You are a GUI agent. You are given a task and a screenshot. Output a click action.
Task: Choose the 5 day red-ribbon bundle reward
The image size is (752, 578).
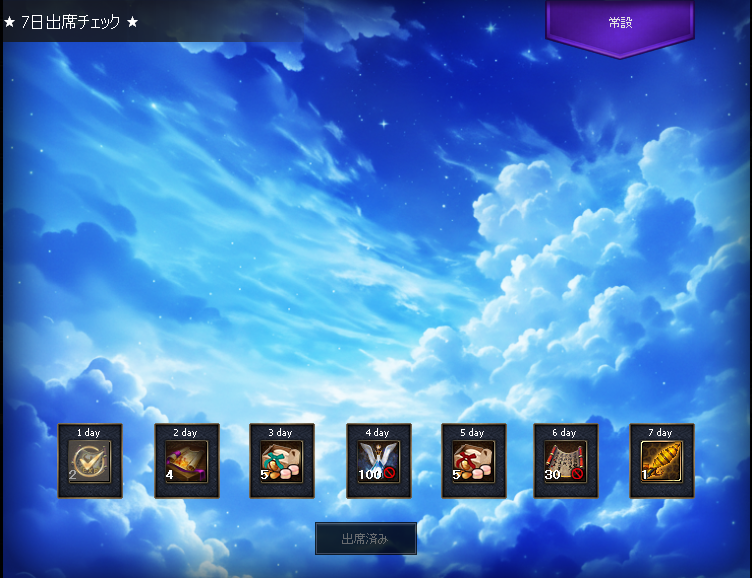pyautogui.click(x=474, y=462)
